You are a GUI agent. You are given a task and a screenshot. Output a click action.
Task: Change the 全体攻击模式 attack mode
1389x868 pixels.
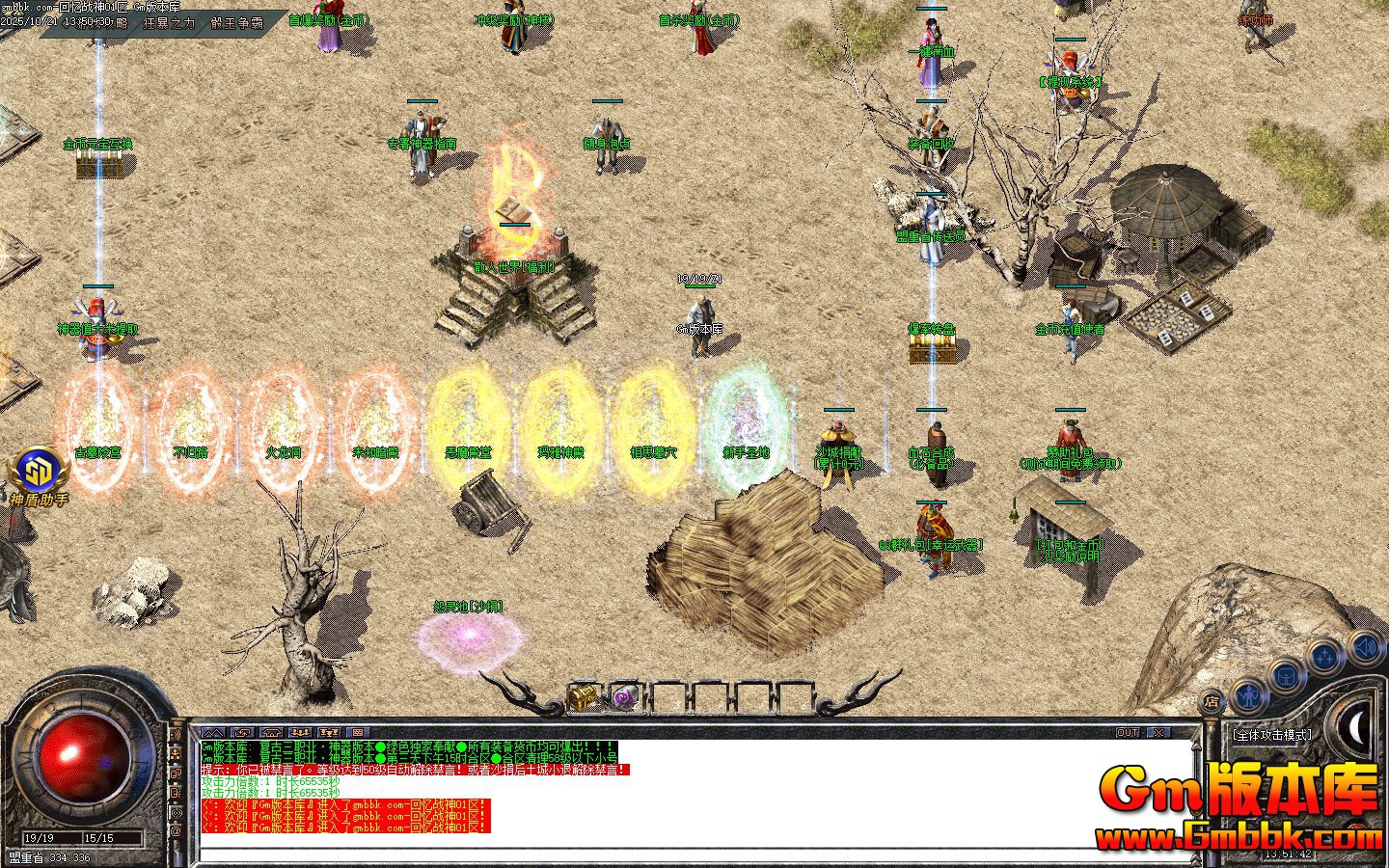click(1271, 735)
